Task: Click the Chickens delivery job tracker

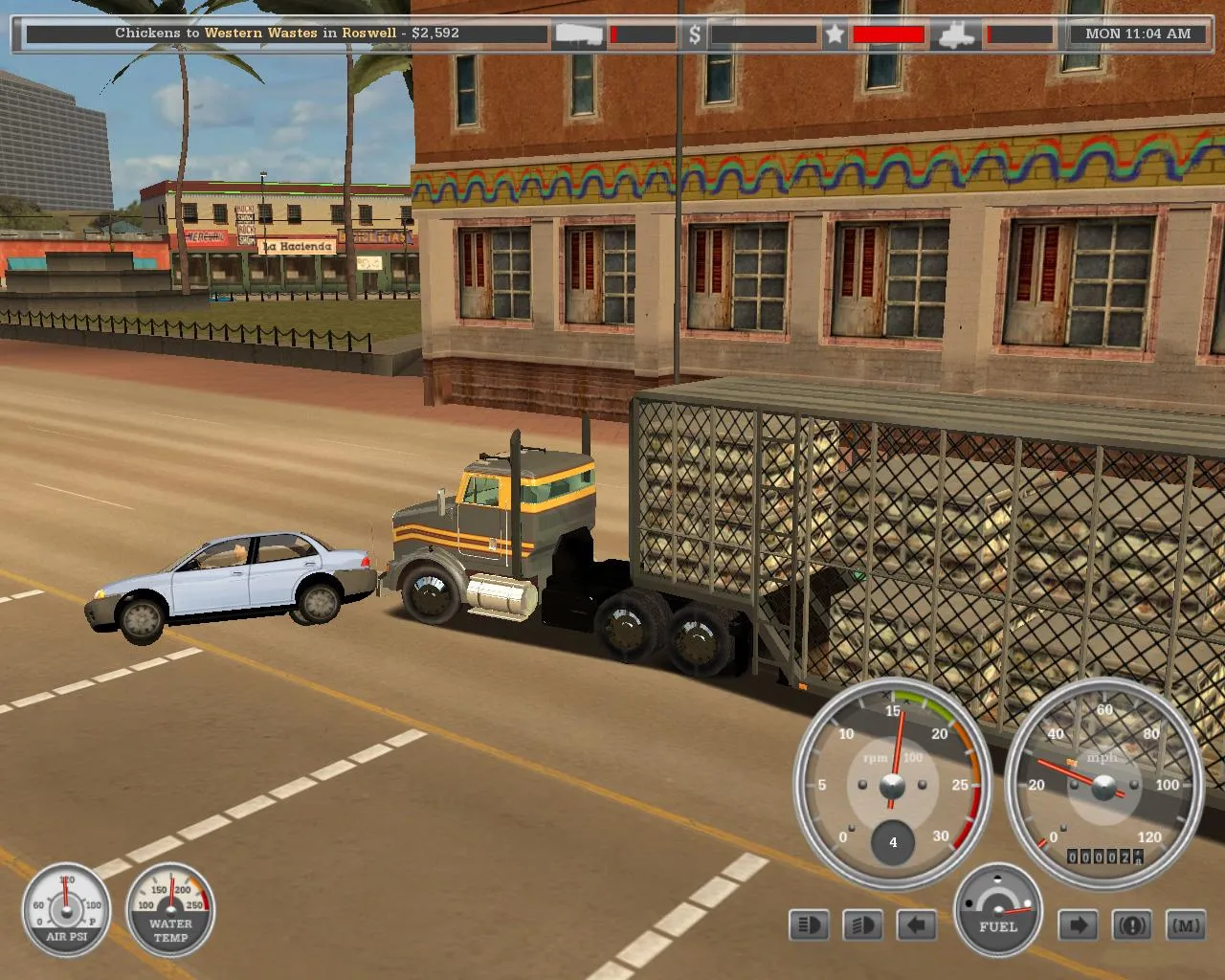Action: click(x=287, y=33)
